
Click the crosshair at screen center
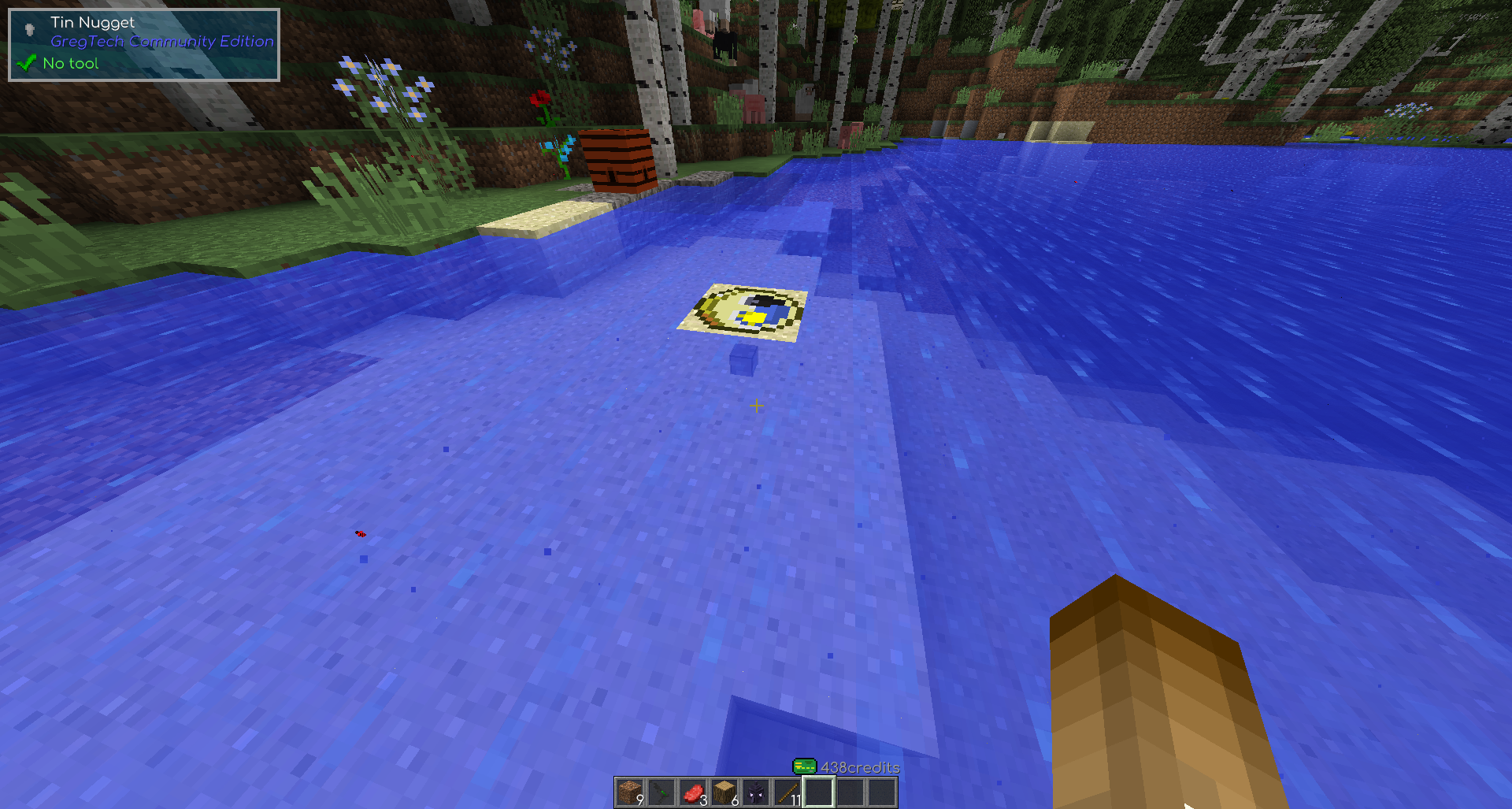coord(756,406)
